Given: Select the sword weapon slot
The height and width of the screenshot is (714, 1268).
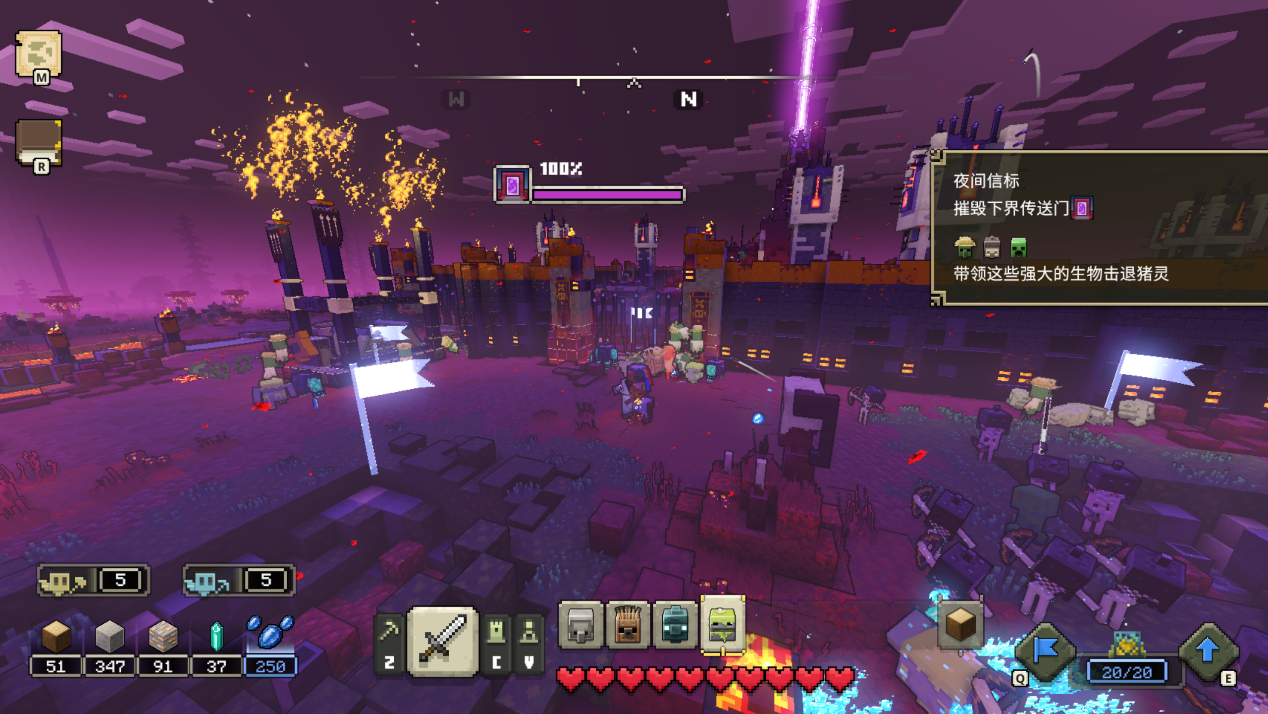Looking at the screenshot, I should tap(442, 640).
